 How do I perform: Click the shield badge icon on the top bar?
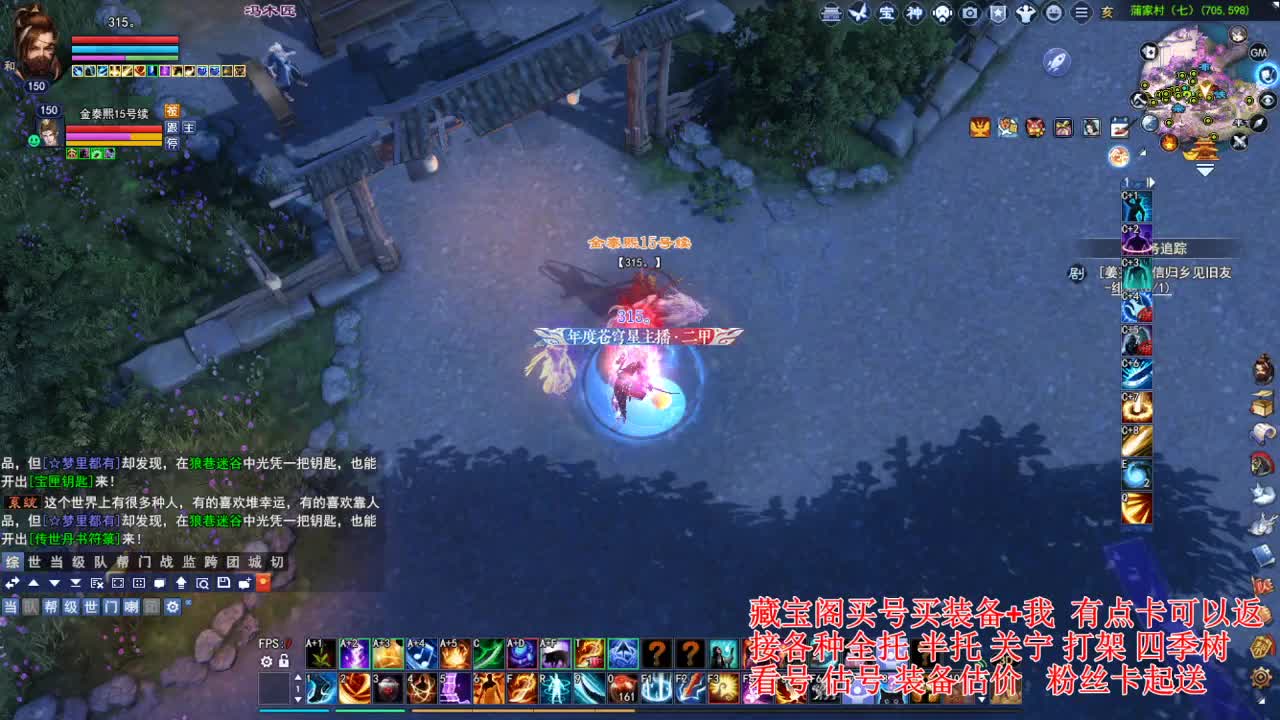click(997, 14)
